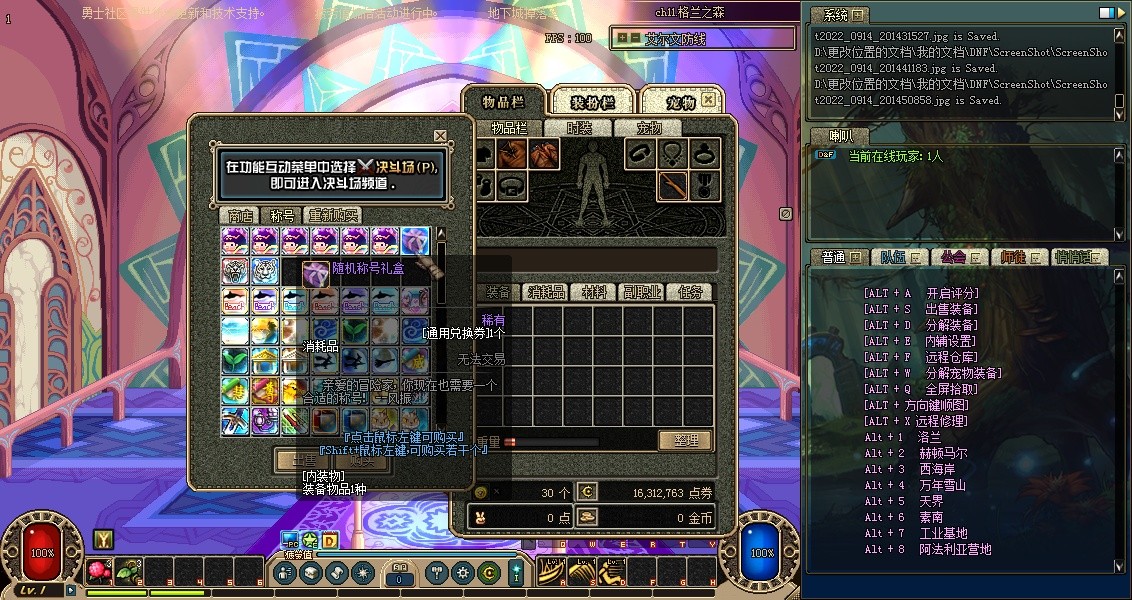Select the 消耗品 consumables inventory tab
Screen dimensions: 1132x600
click(547, 292)
